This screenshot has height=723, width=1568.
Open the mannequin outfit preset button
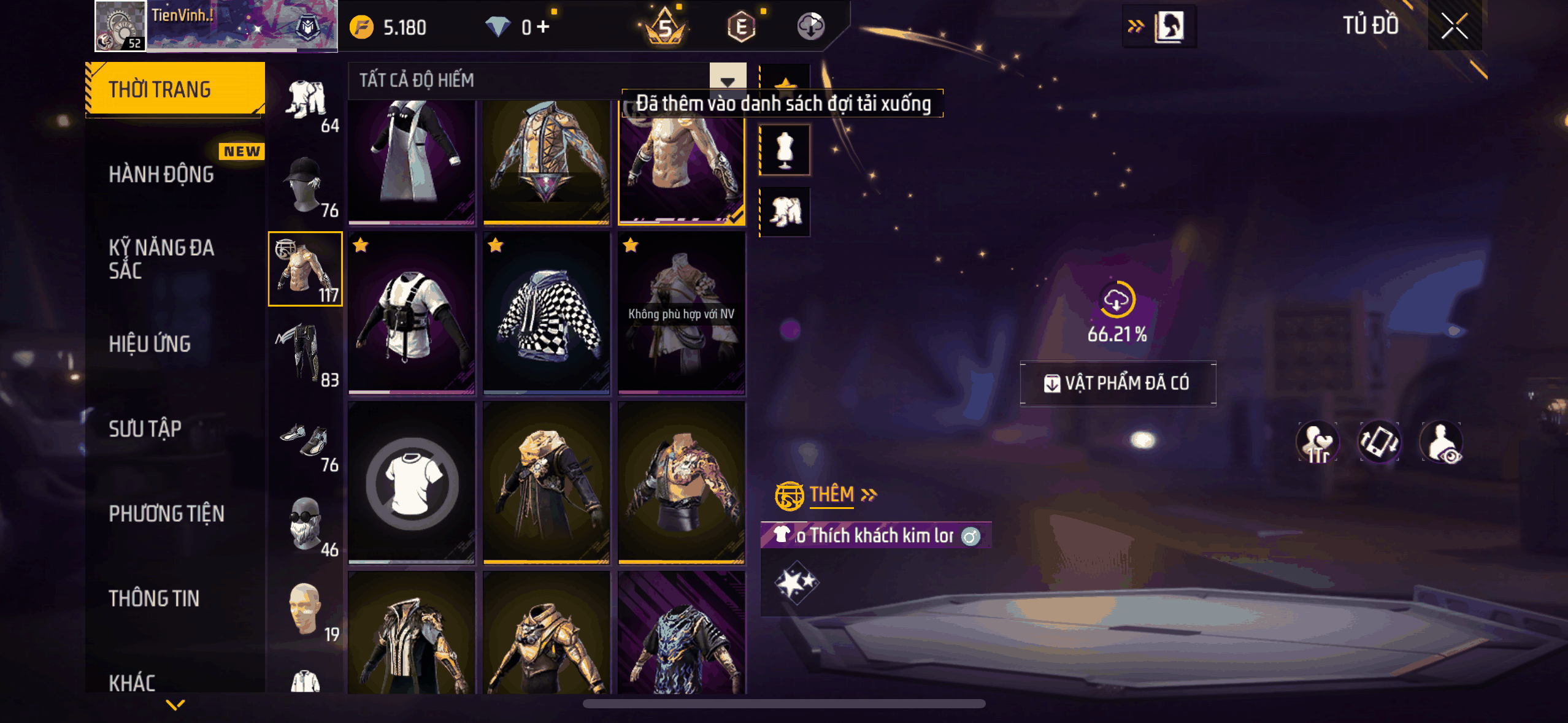pos(785,150)
